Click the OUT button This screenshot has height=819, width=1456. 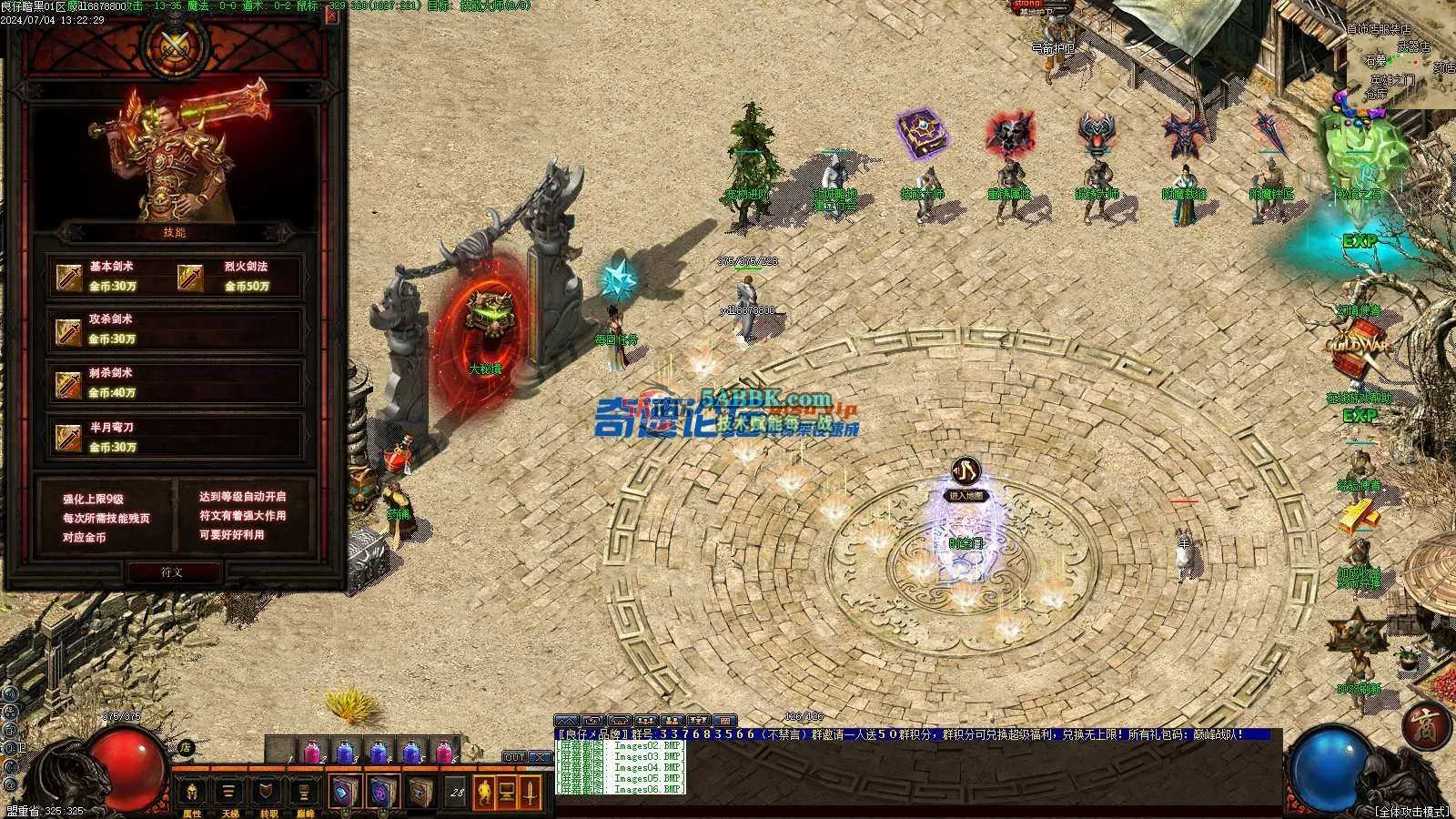[514, 757]
